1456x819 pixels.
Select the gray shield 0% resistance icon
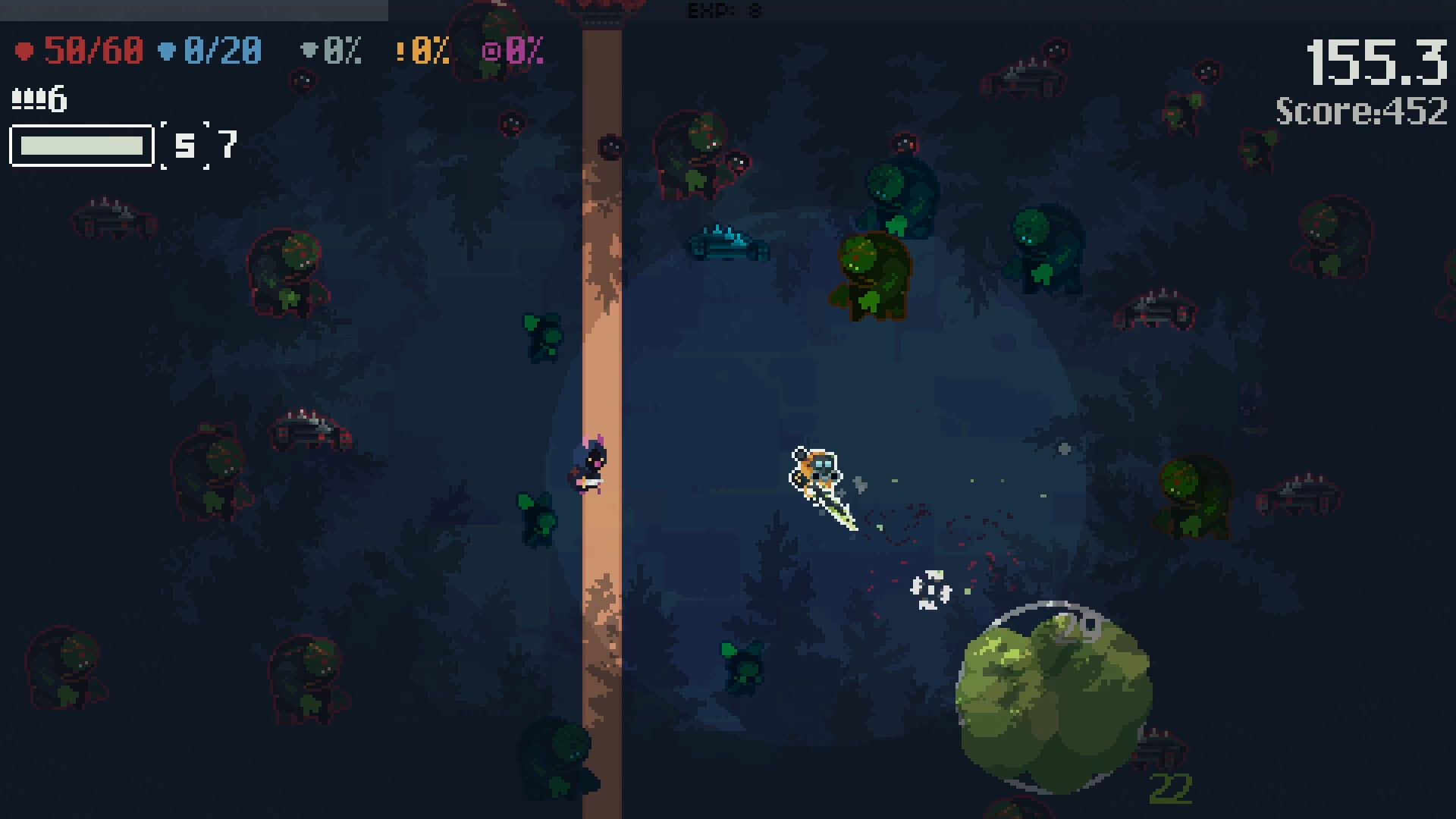click(x=309, y=51)
